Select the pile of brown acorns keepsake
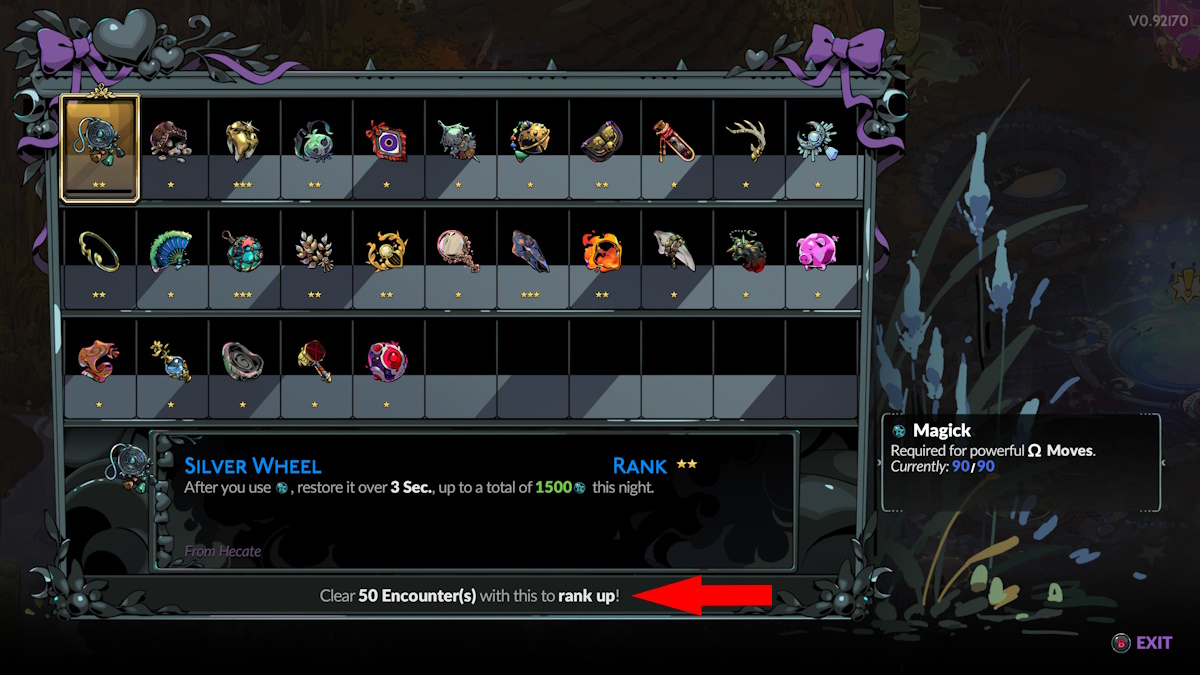 pyautogui.click(x=172, y=141)
